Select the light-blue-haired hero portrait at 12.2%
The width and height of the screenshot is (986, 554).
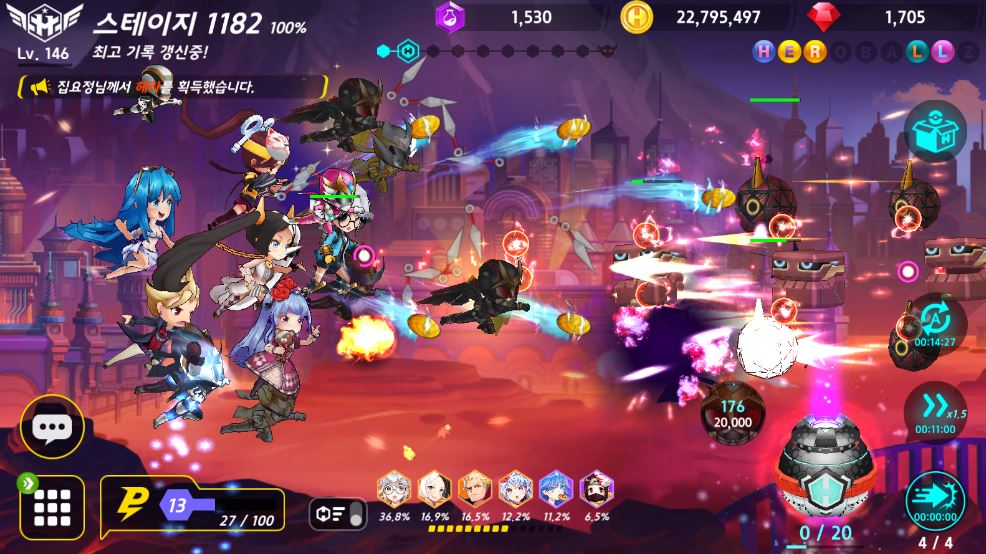pyautogui.click(x=515, y=490)
